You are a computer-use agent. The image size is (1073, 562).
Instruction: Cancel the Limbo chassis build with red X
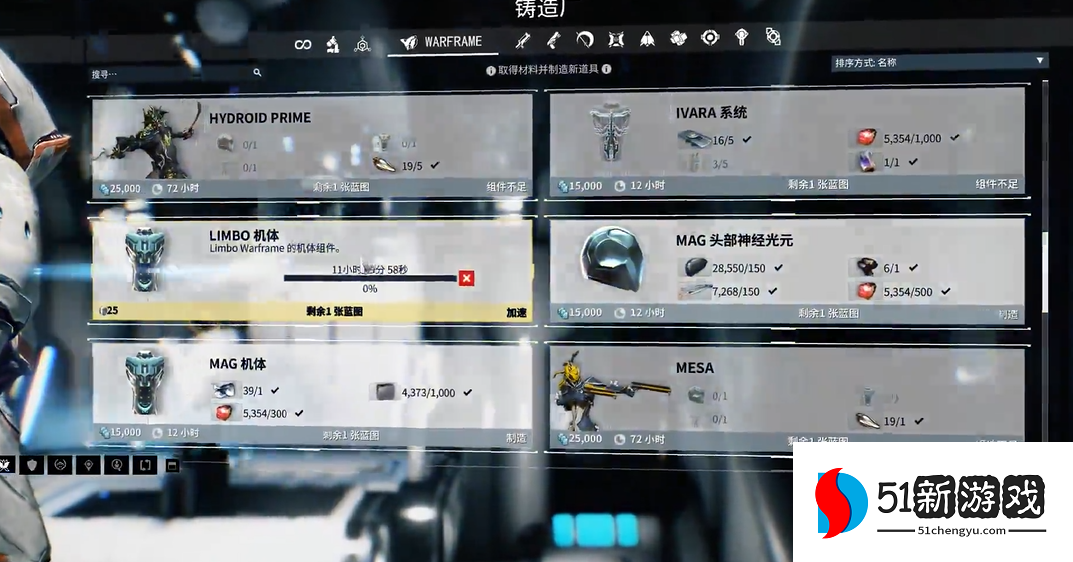pos(466,278)
